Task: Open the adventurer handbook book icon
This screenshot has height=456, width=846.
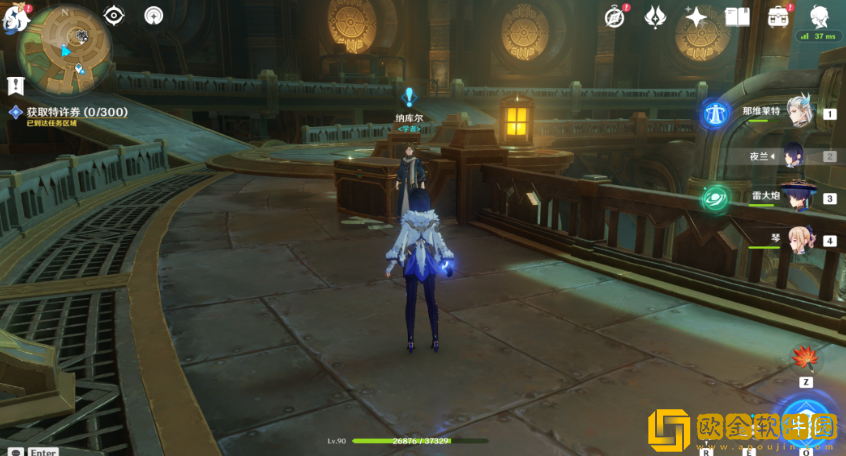Action: click(x=737, y=16)
